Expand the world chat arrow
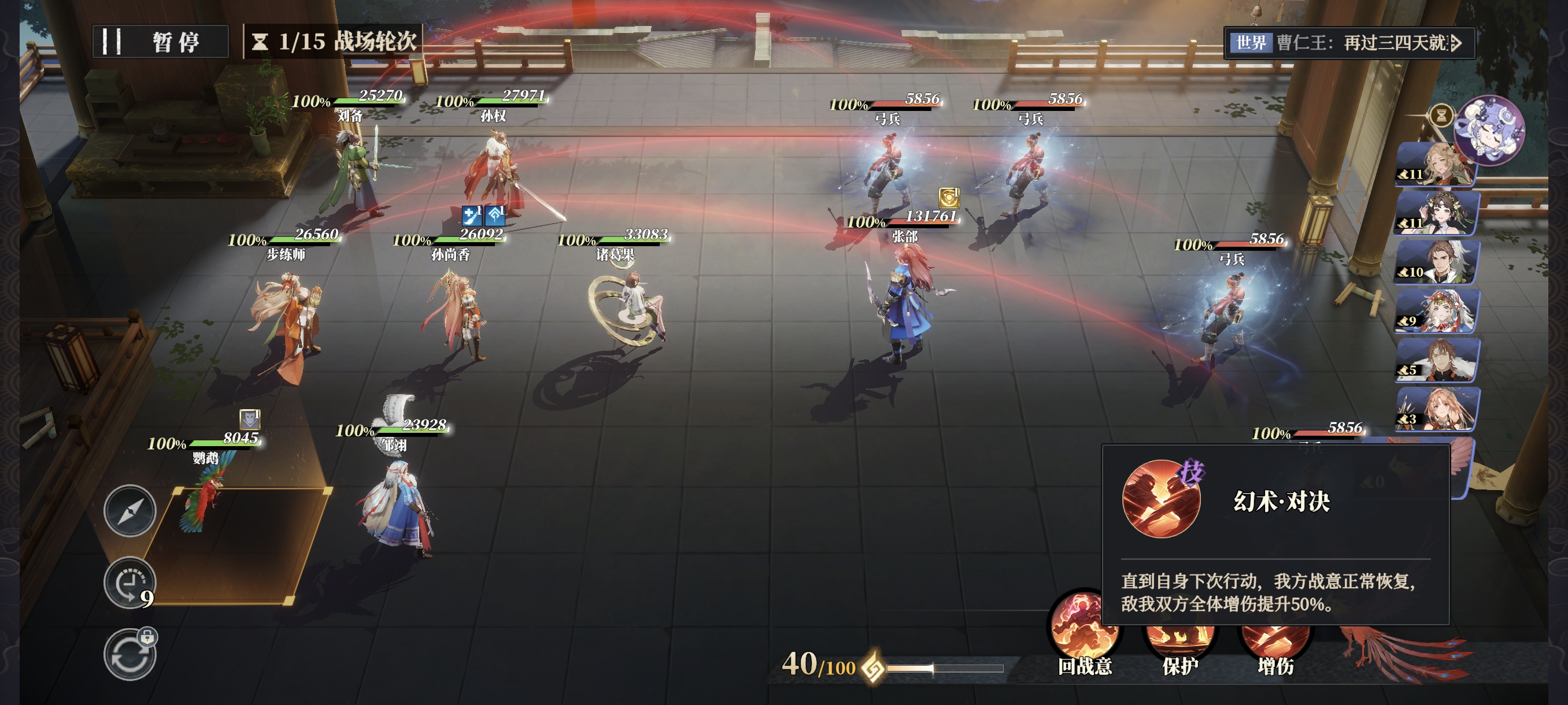 click(x=1456, y=43)
